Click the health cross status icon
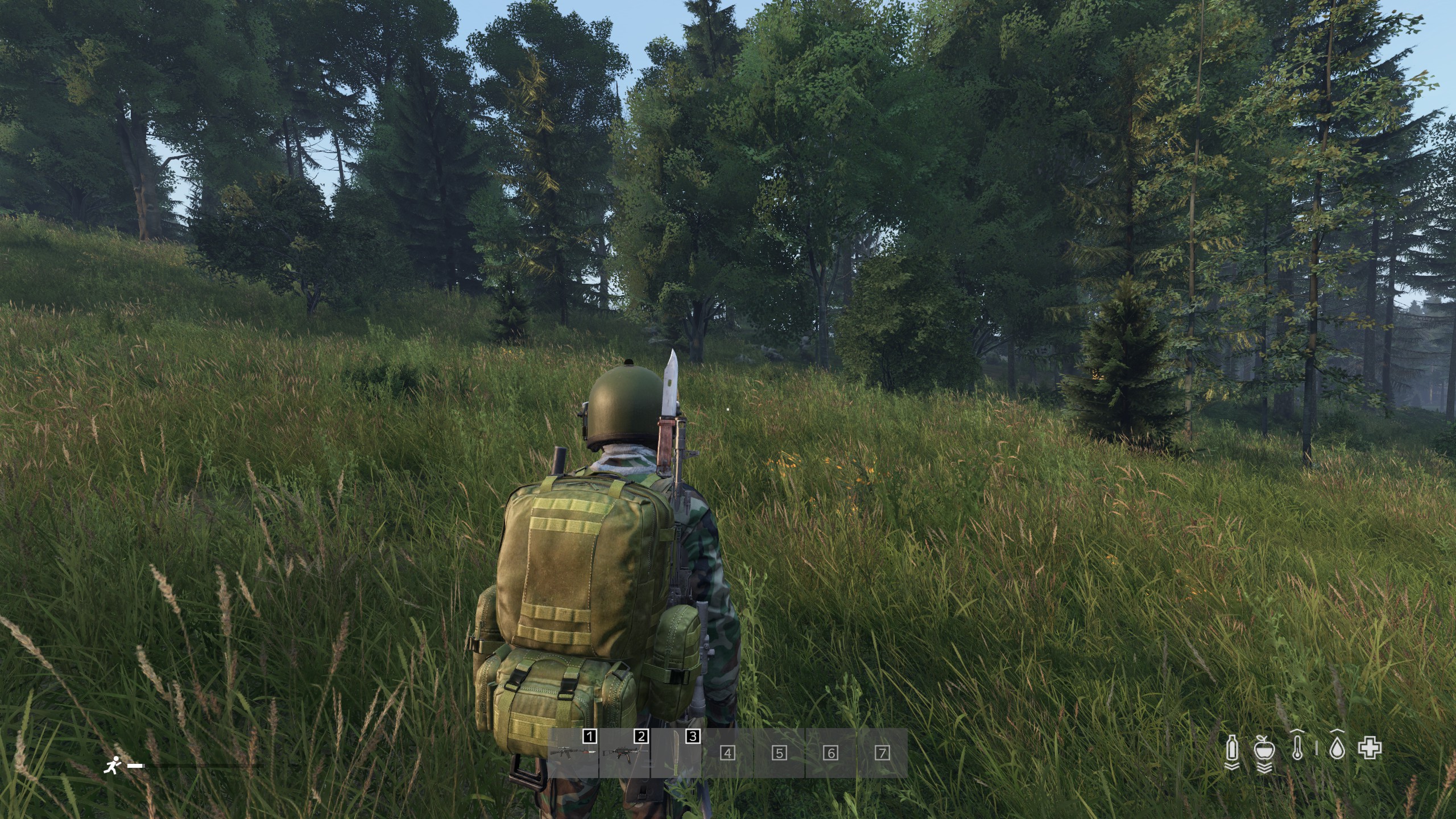The width and height of the screenshot is (1456, 819). pyautogui.click(x=1370, y=748)
